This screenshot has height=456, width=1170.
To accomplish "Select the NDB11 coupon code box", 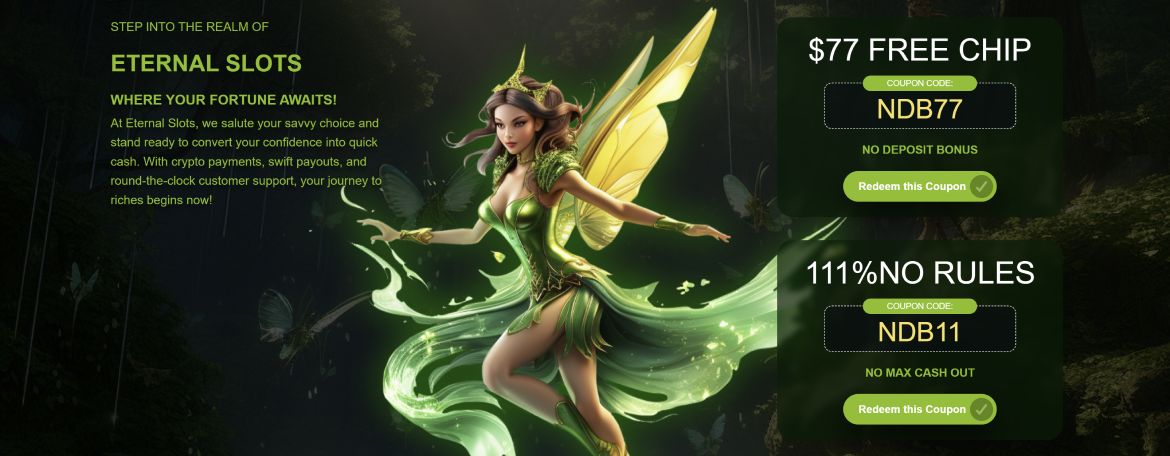I will pos(919,331).
